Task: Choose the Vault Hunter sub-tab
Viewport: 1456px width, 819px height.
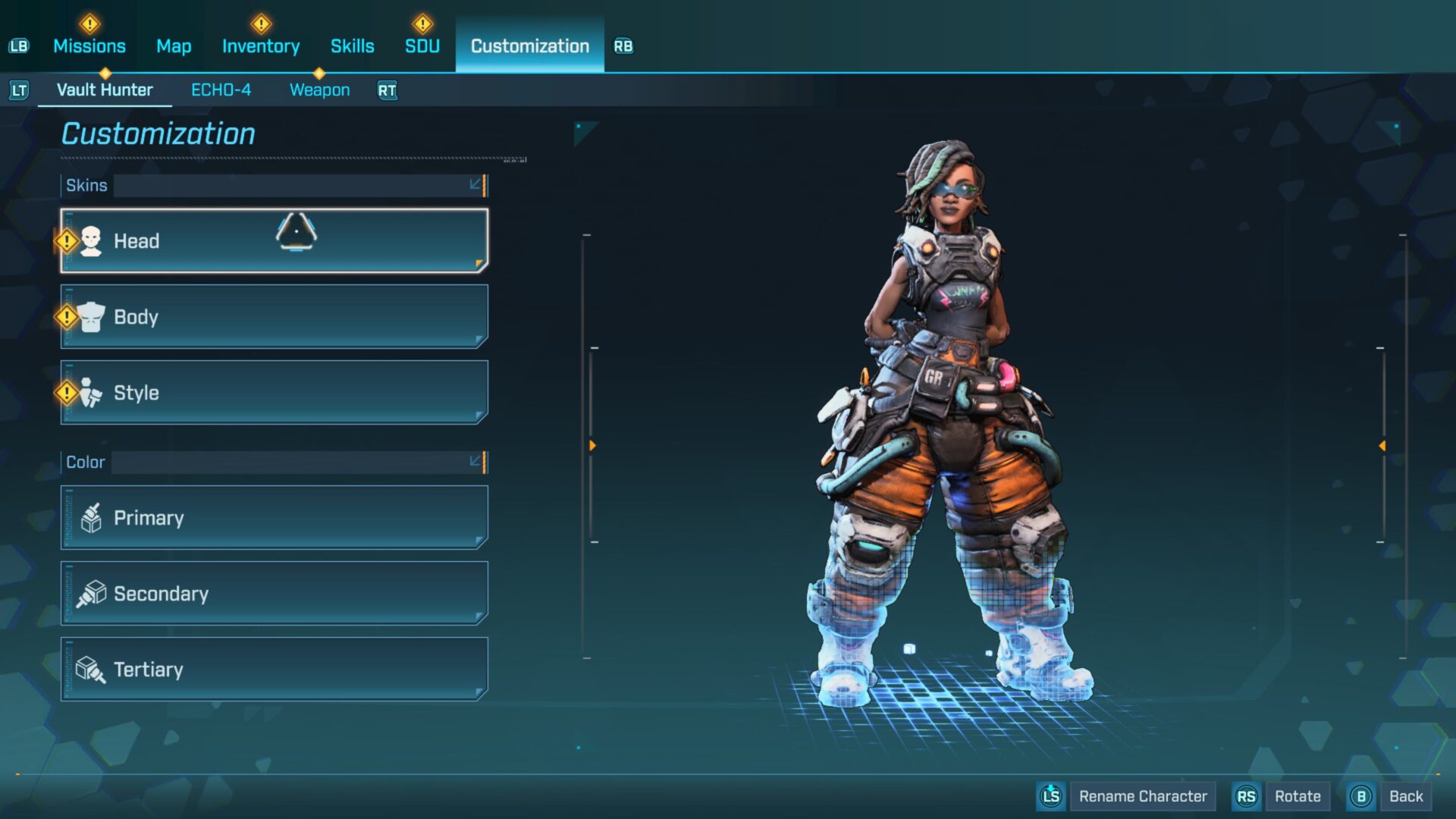Action: [105, 90]
